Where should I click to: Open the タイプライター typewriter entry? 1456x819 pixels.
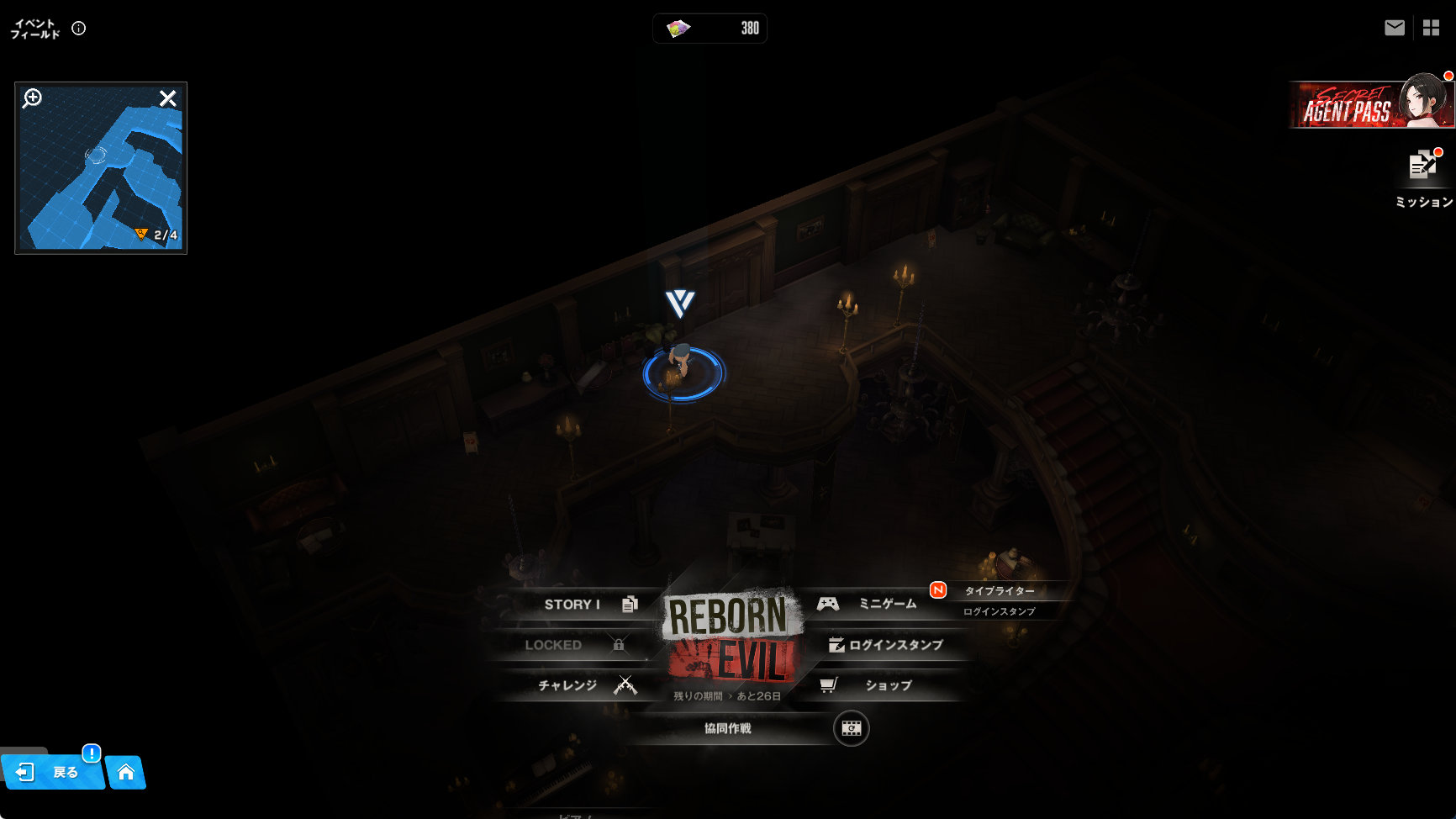999,591
